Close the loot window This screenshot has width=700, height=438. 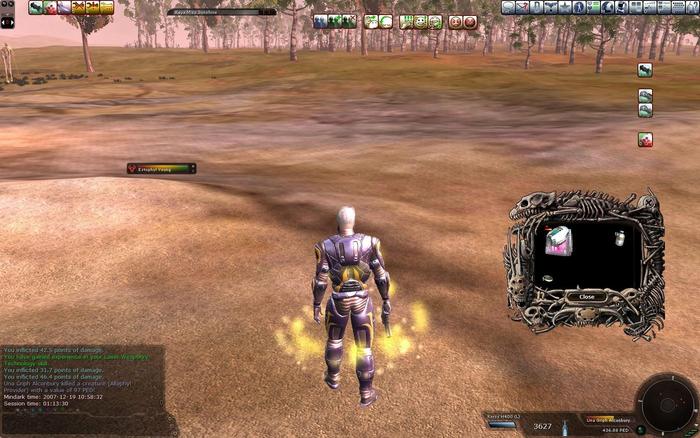(587, 297)
